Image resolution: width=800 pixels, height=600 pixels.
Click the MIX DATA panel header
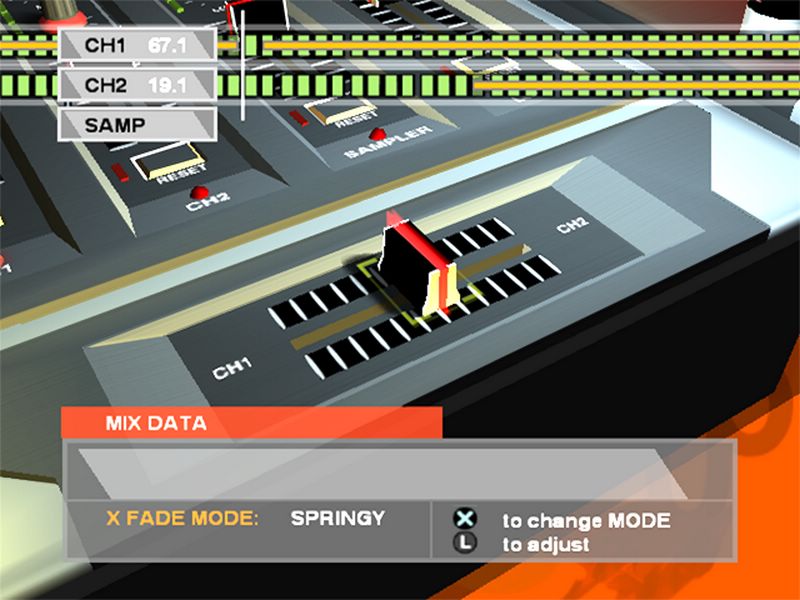[x=251, y=423]
